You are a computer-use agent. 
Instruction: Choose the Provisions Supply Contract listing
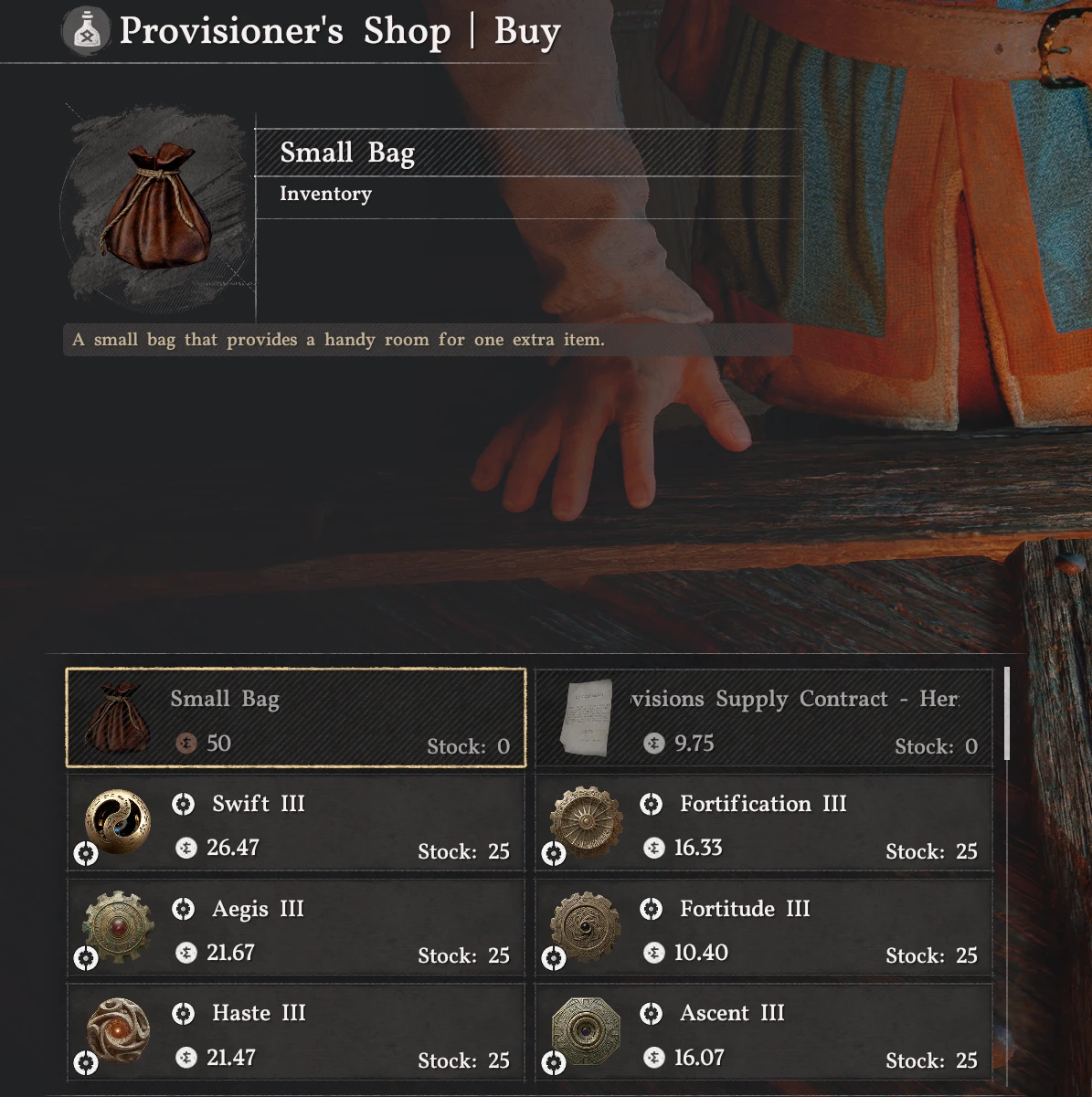click(763, 718)
